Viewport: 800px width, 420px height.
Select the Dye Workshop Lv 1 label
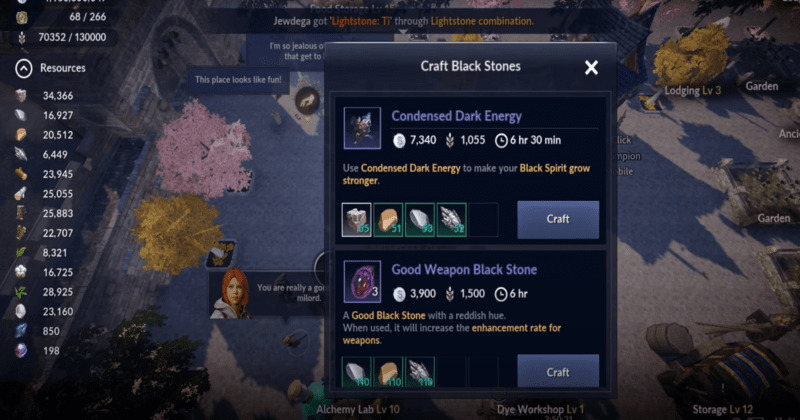click(540, 409)
